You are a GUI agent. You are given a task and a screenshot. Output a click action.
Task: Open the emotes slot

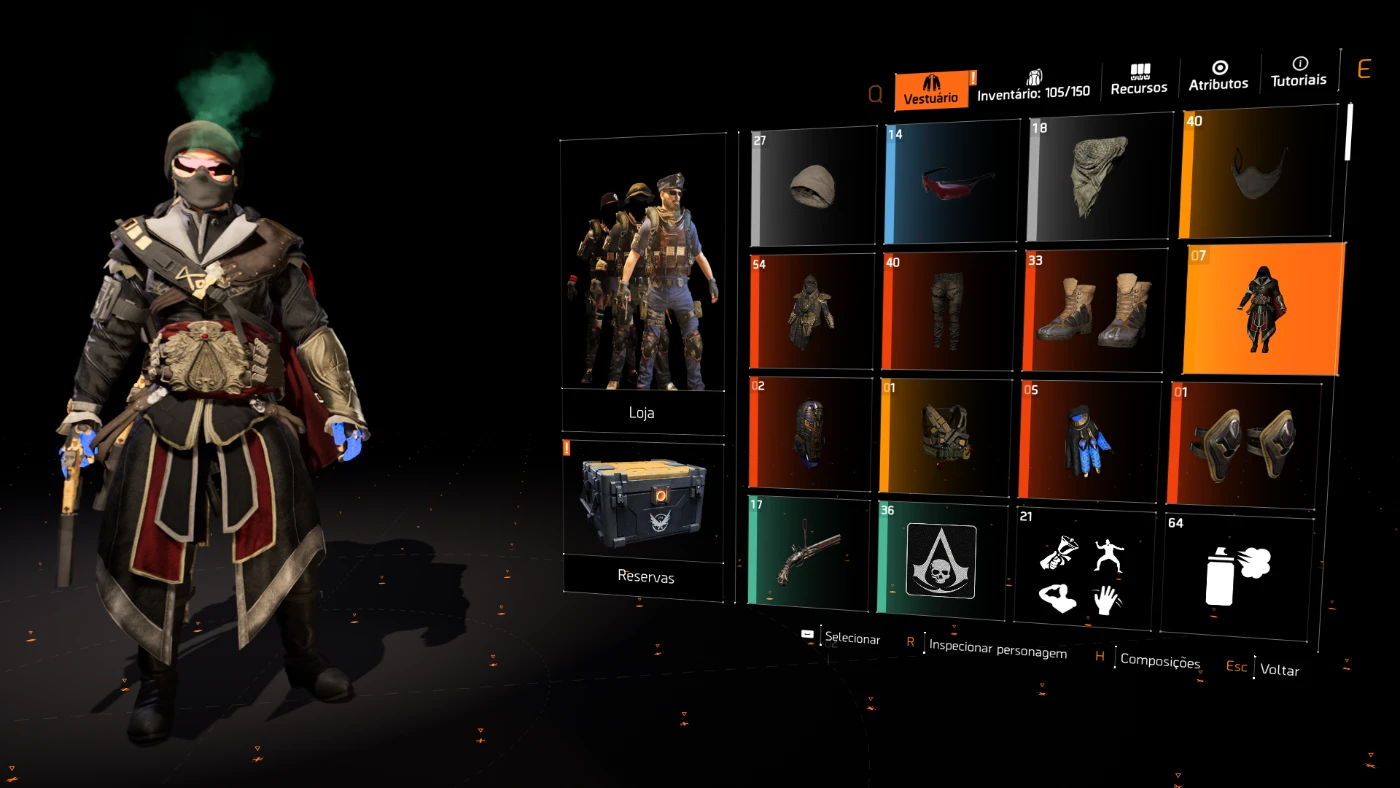pyautogui.click(x=1085, y=567)
